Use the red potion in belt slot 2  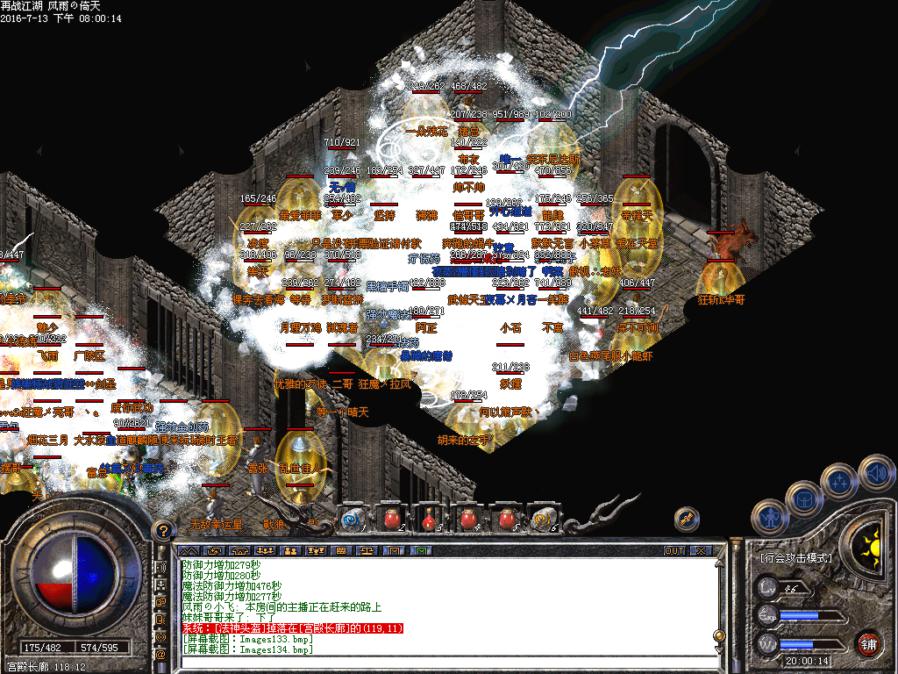click(390, 518)
